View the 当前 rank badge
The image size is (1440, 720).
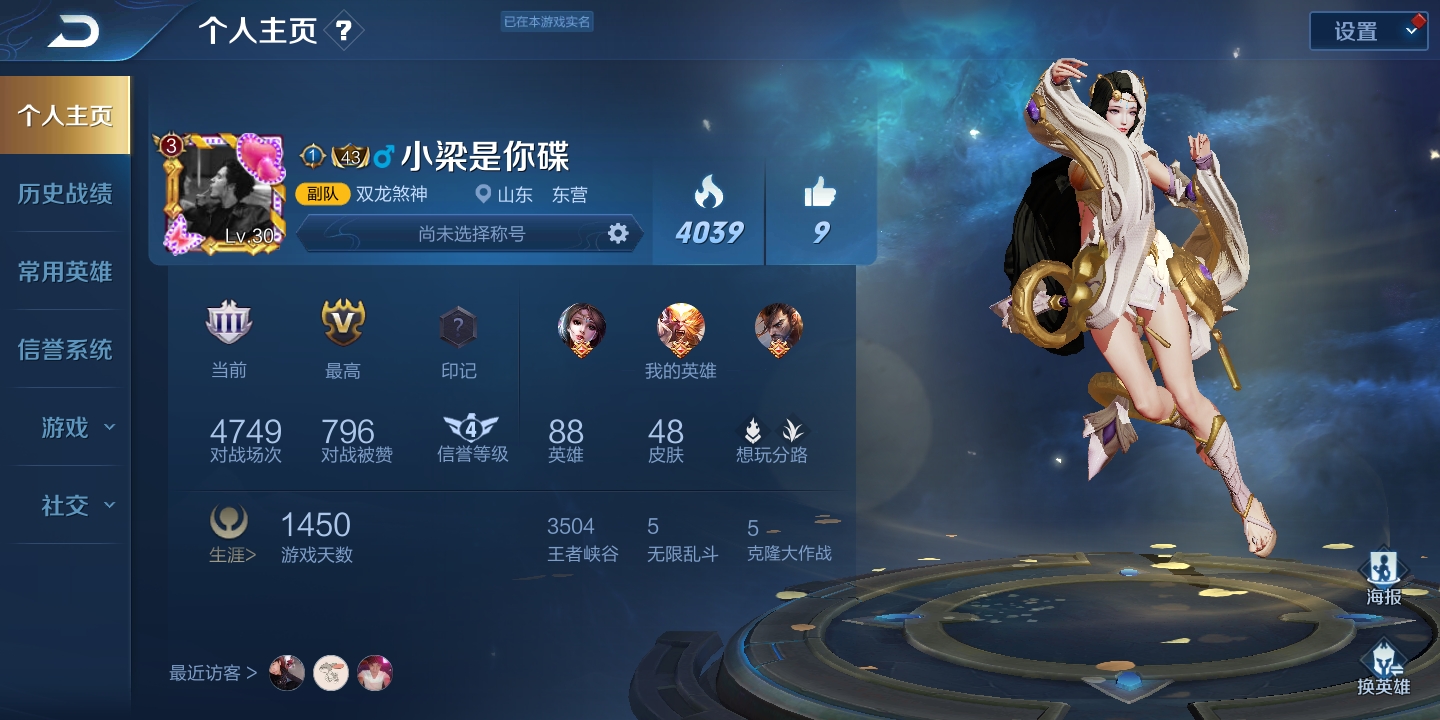coord(229,325)
